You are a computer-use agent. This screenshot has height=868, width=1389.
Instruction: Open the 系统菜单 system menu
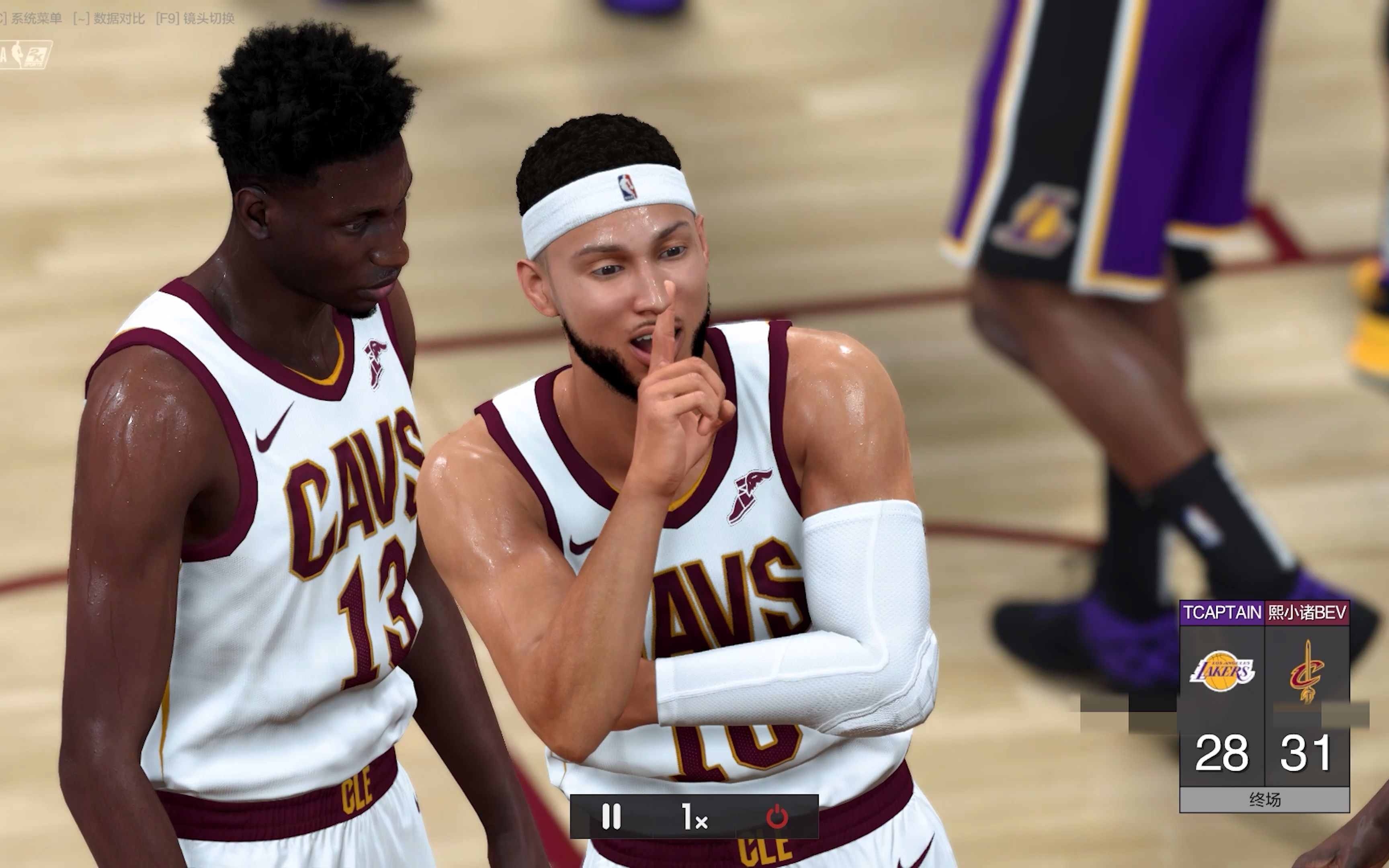point(36,17)
